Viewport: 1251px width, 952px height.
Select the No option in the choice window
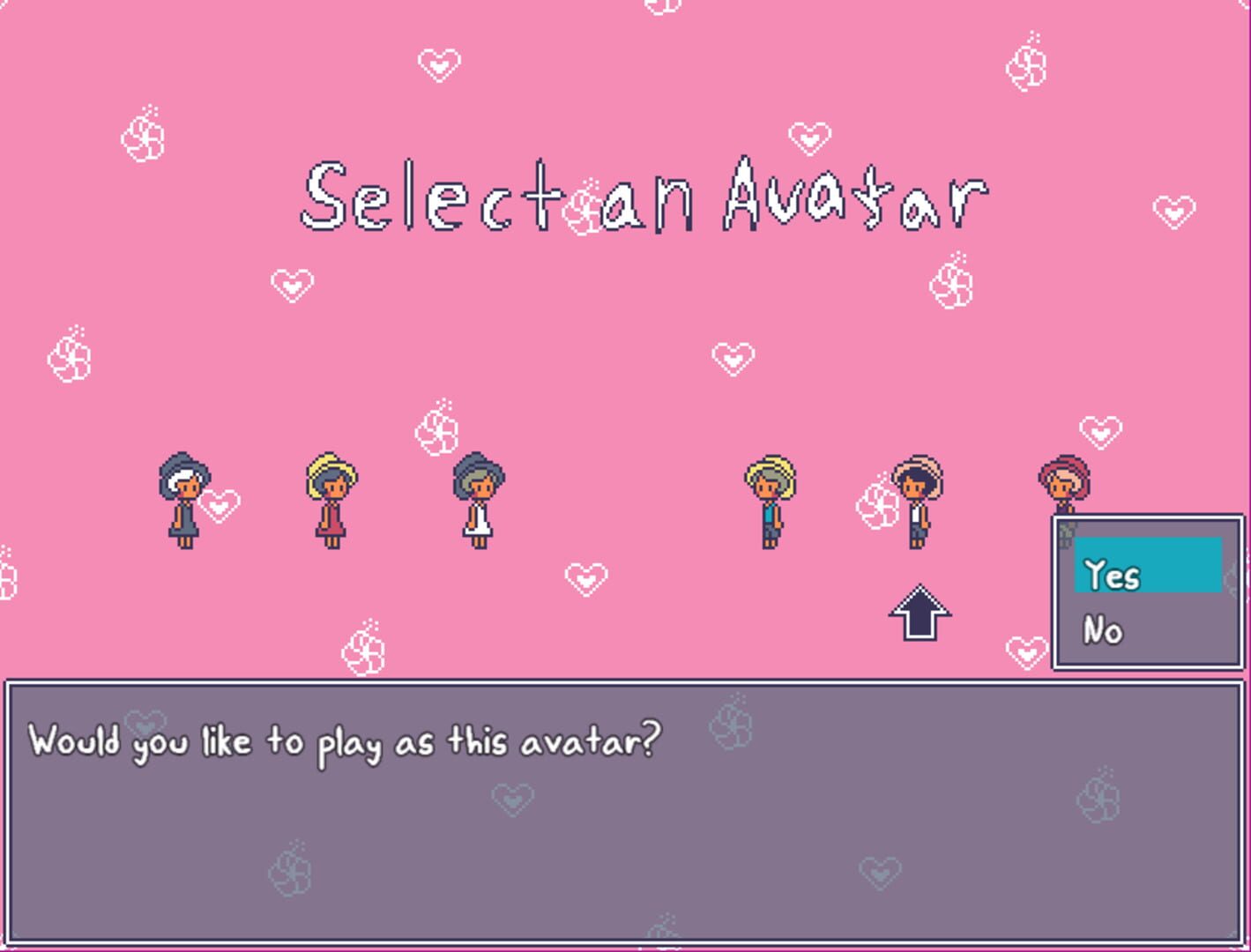[x=1102, y=630]
